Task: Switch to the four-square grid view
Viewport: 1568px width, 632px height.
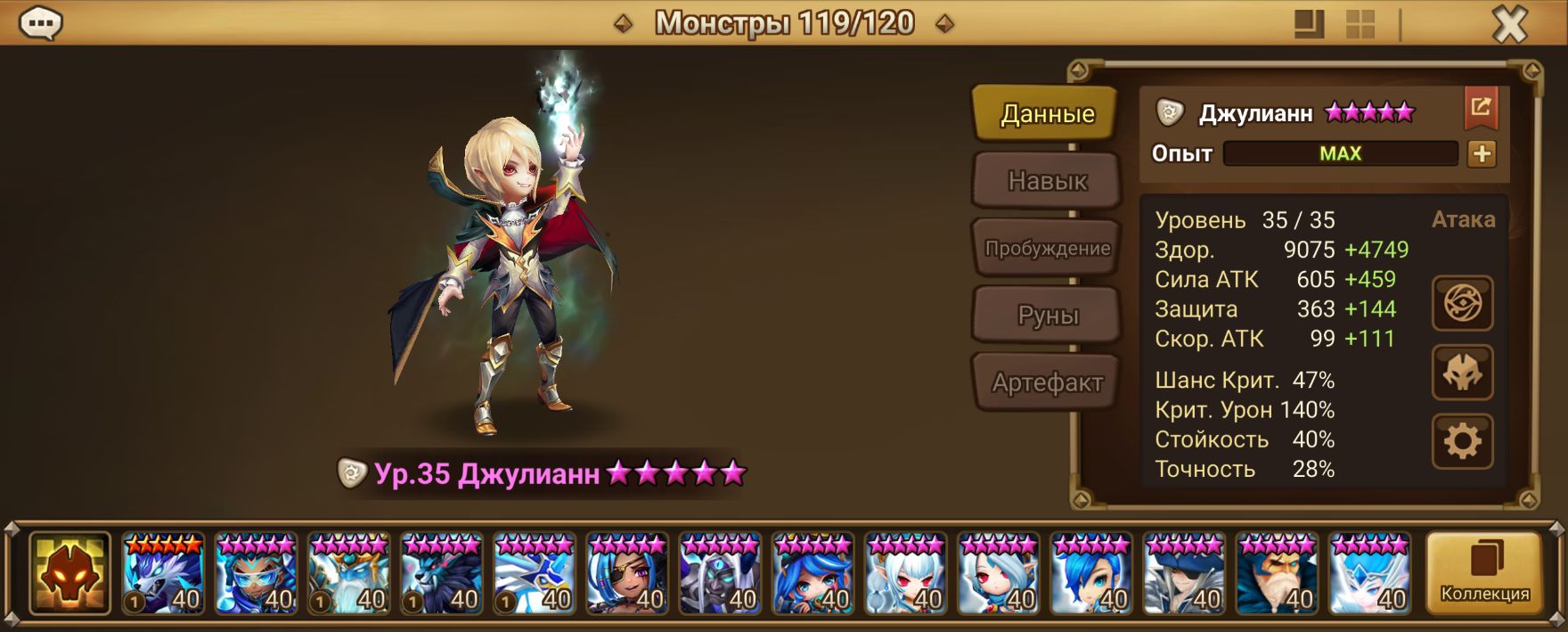Action: point(1360,24)
